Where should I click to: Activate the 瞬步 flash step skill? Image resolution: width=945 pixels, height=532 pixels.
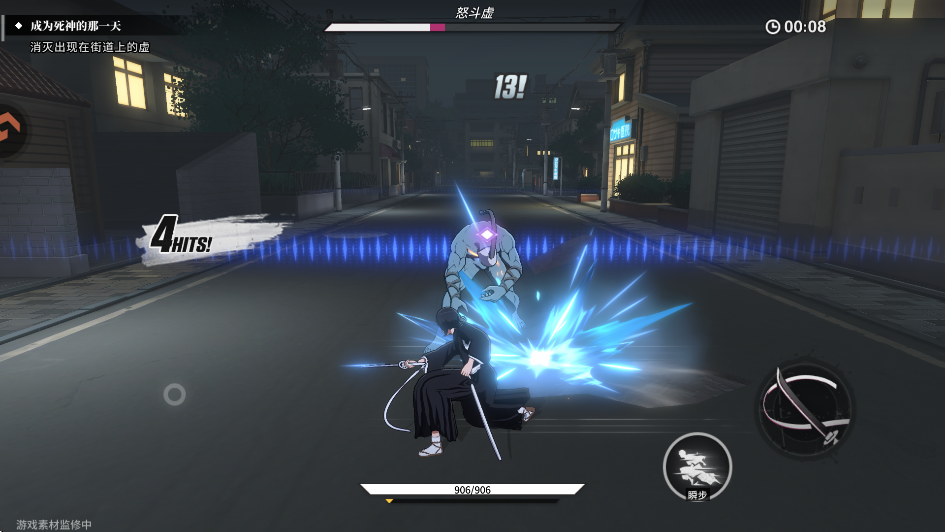click(697, 466)
